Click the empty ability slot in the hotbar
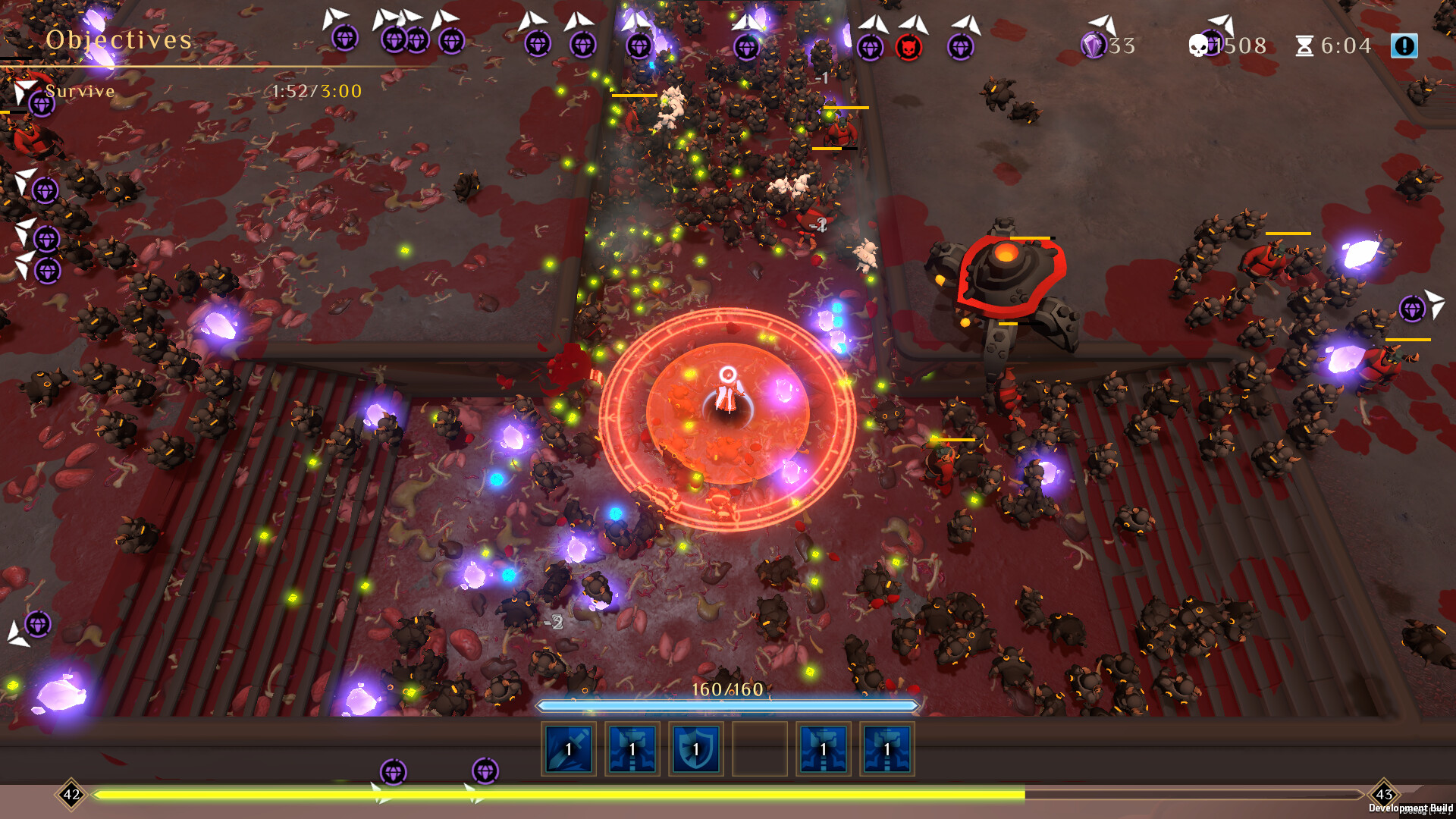Image resolution: width=1456 pixels, height=819 pixels. coord(761,749)
